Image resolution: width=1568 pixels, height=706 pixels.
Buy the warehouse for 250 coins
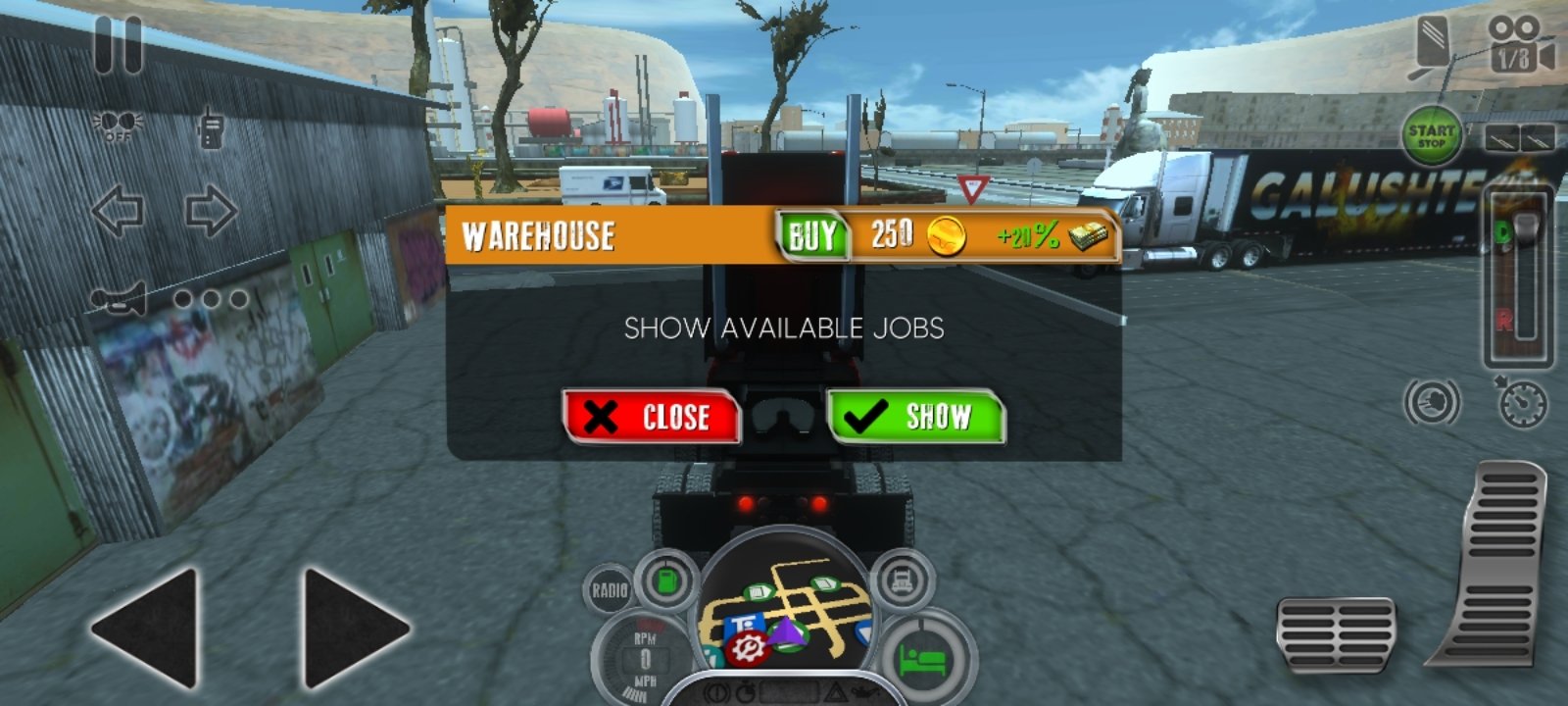(x=812, y=235)
